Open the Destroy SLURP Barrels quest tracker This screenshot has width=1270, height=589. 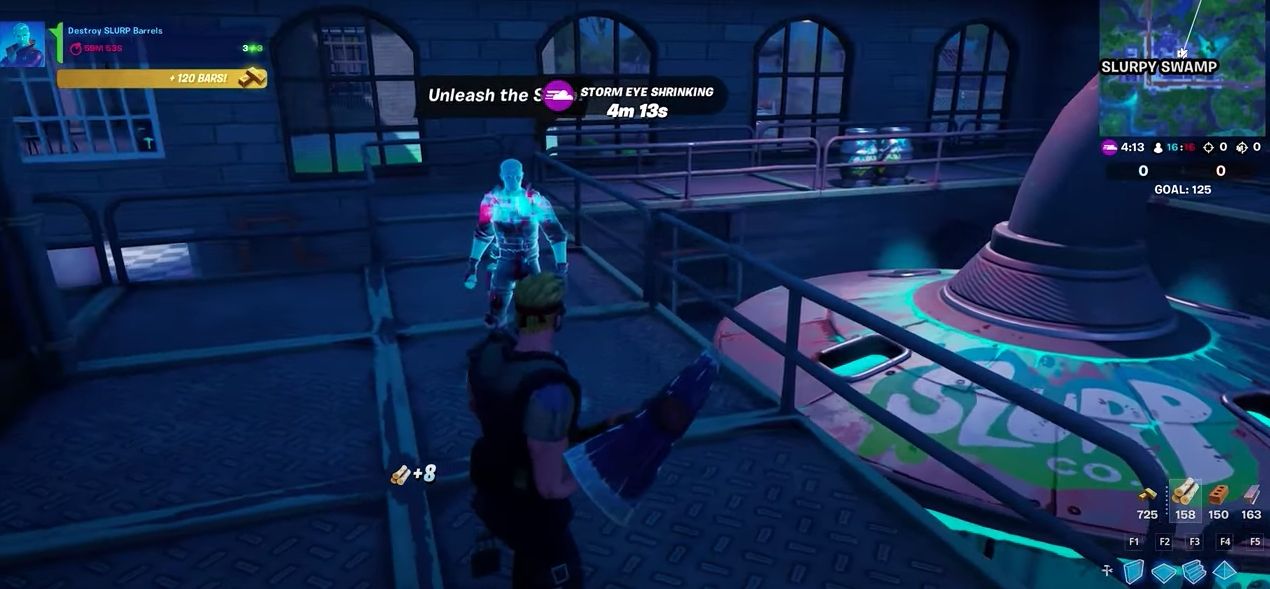(x=115, y=31)
